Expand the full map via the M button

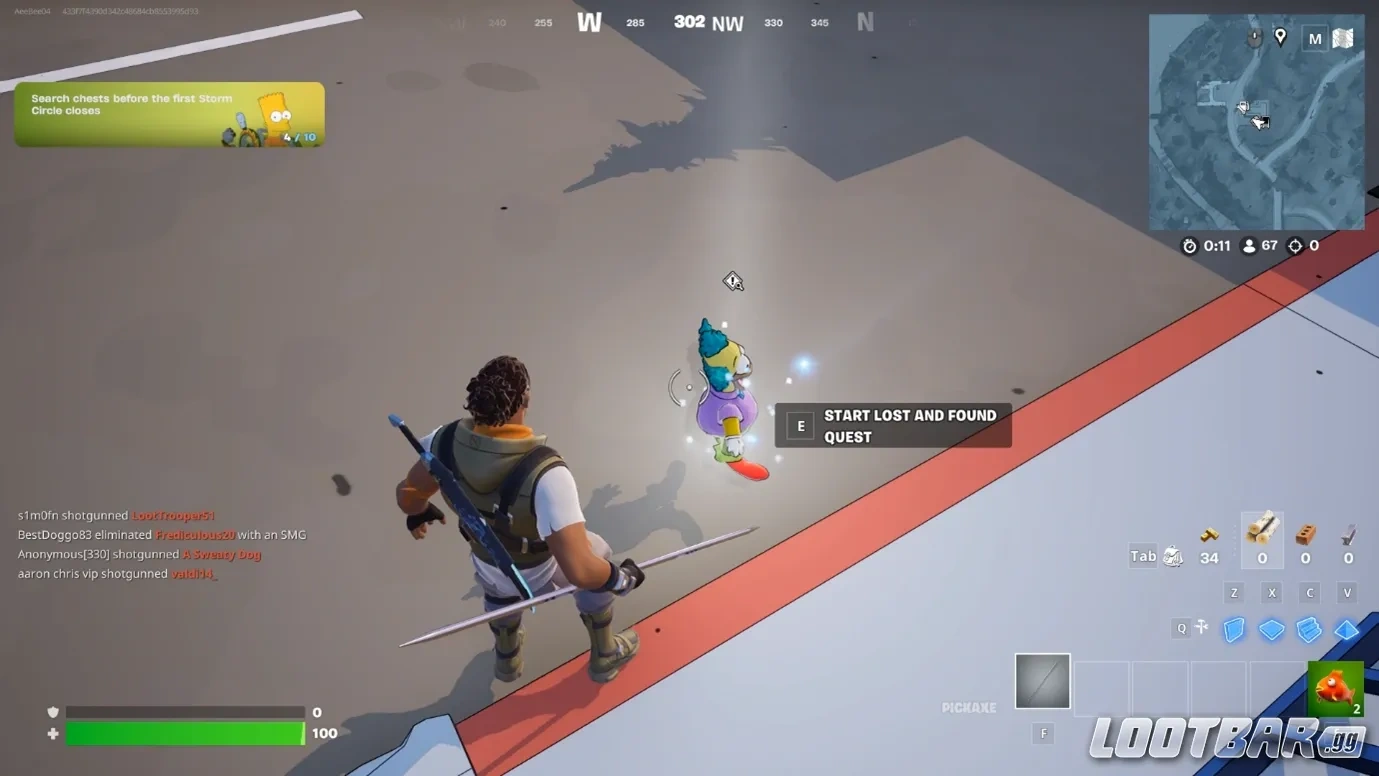click(1315, 38)
